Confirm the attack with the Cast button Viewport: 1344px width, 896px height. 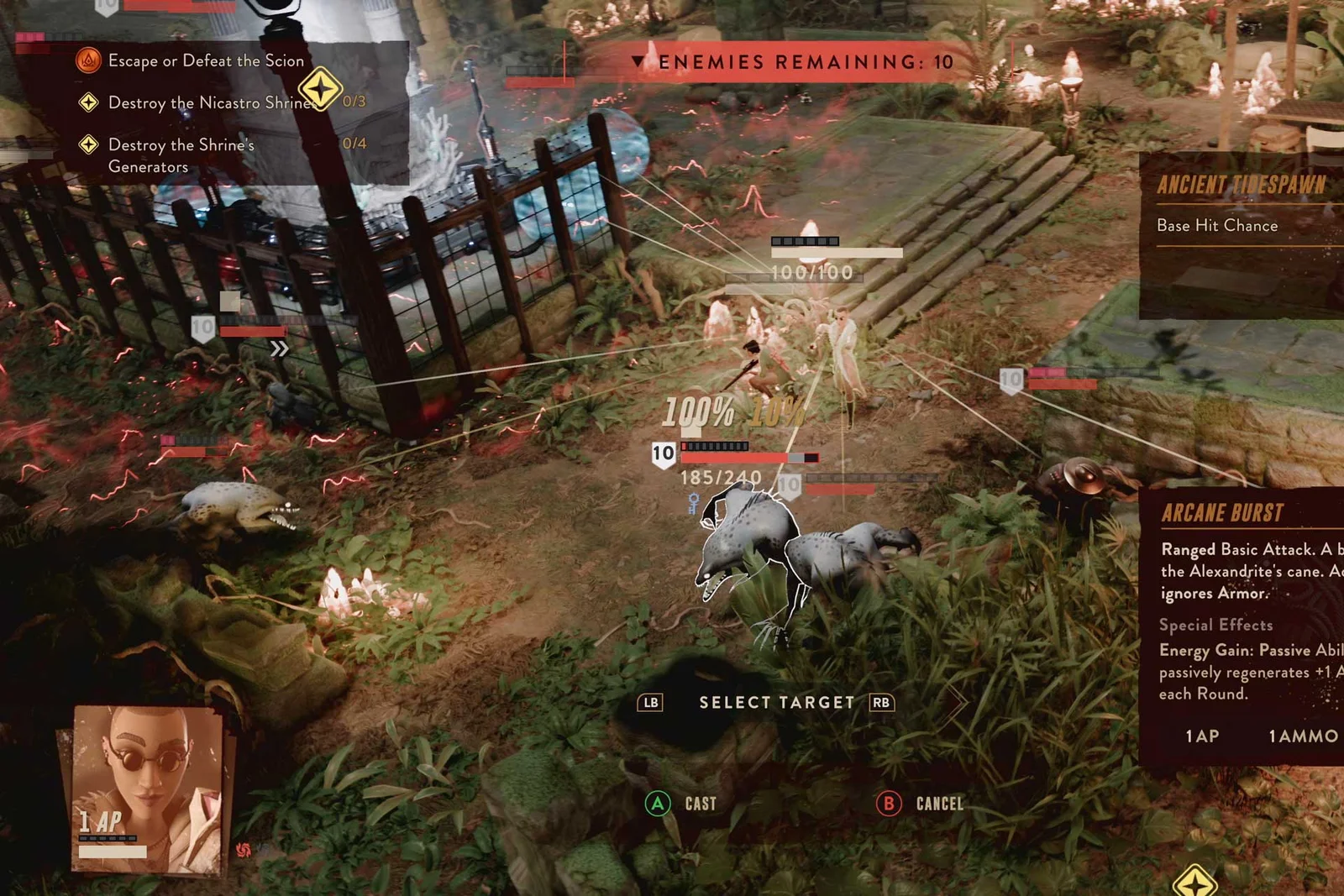(681, 804)
